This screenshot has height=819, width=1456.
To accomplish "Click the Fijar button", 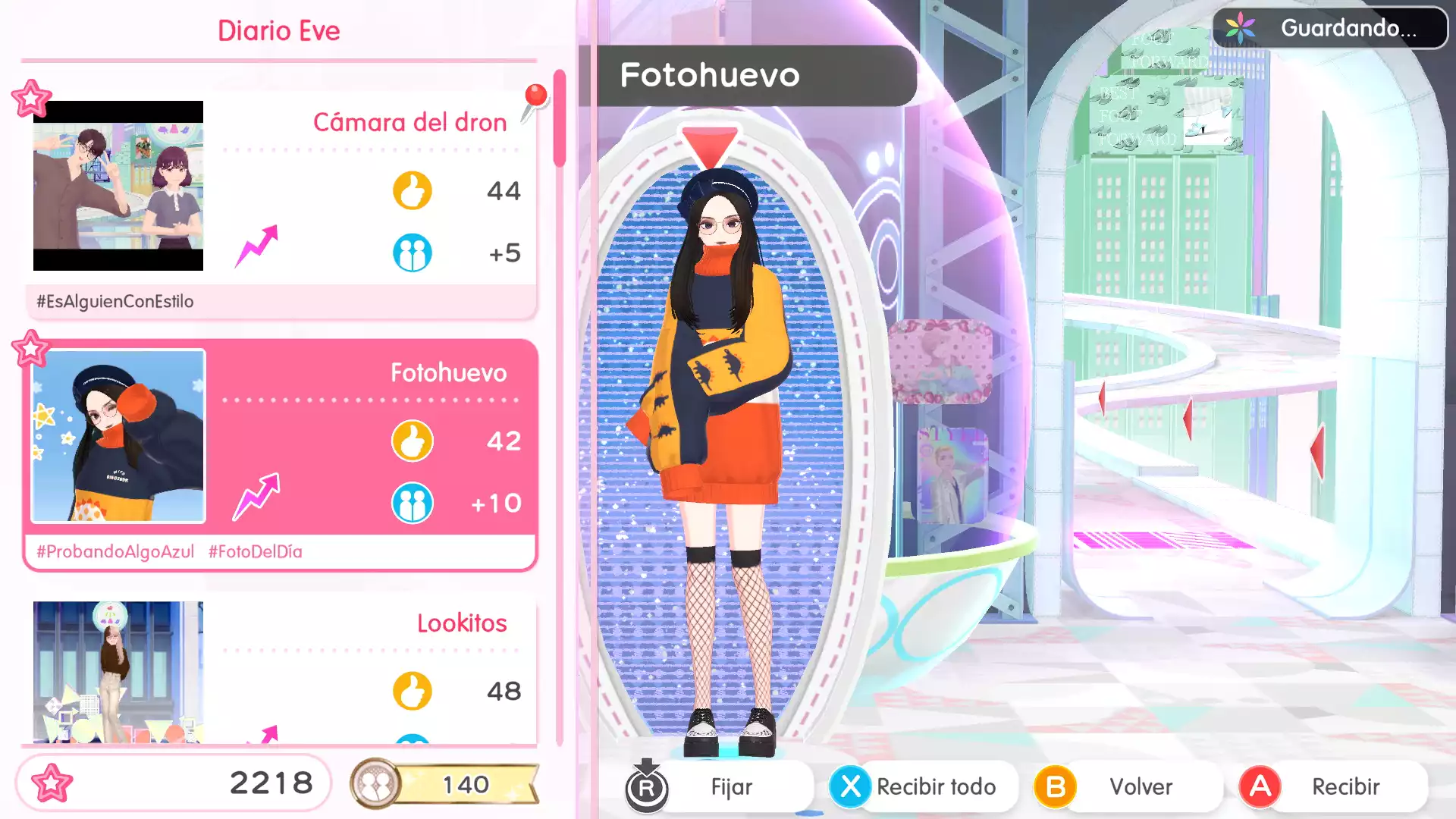I will 730,786.
